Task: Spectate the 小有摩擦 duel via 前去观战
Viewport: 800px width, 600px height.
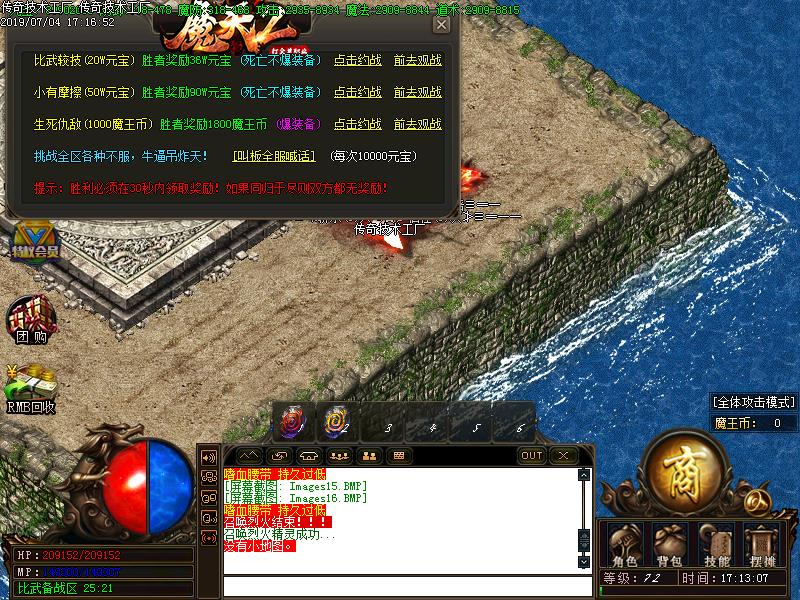Action: tap(417, 92)
